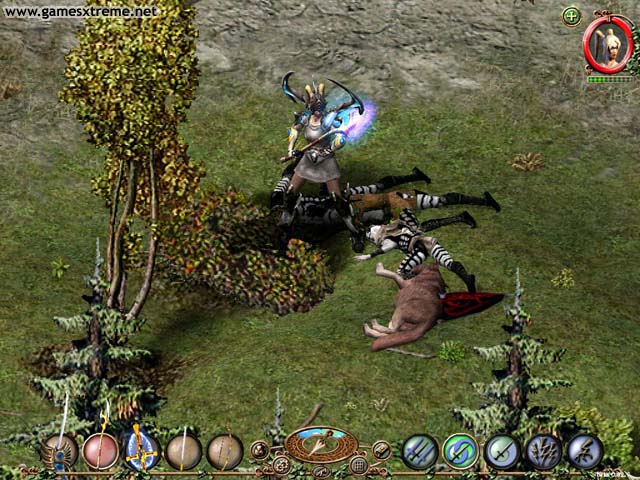640x480 pixels.
Task: Use the multiple arrows combat art
Action: (543, 451)
